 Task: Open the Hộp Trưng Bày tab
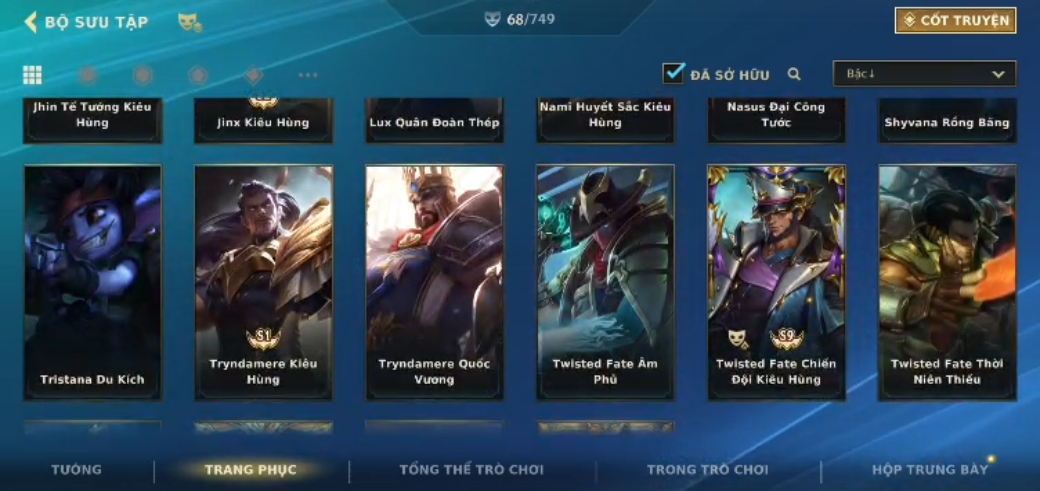(x=929, y=470)
